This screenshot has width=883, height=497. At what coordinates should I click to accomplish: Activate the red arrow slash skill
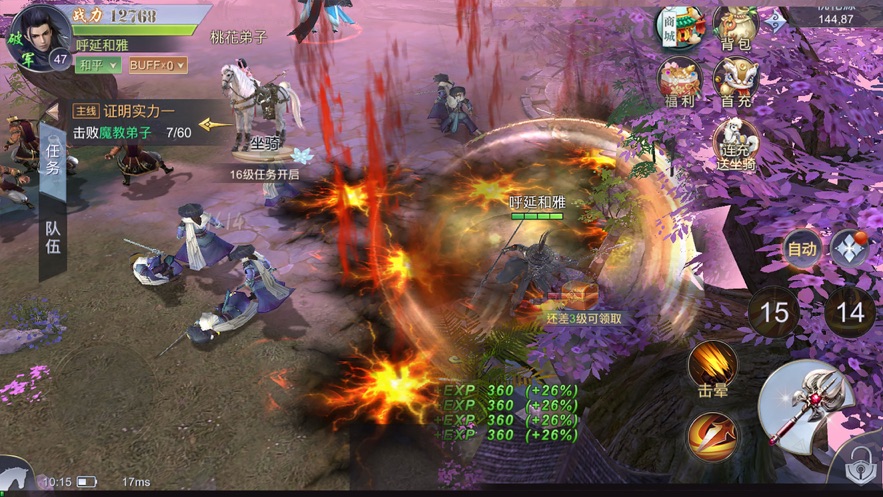712,436
